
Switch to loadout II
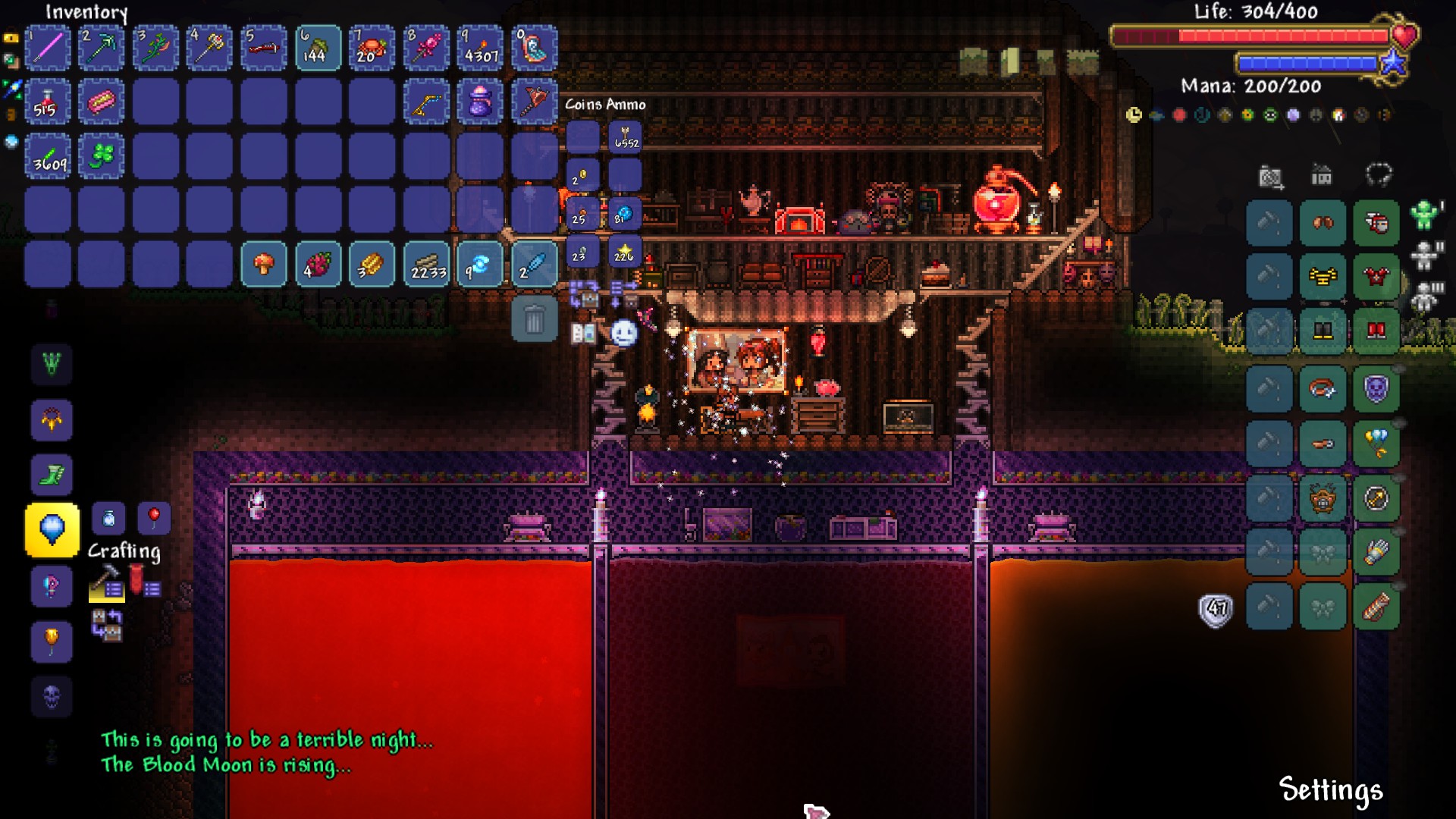click(x=1426, y=256)
